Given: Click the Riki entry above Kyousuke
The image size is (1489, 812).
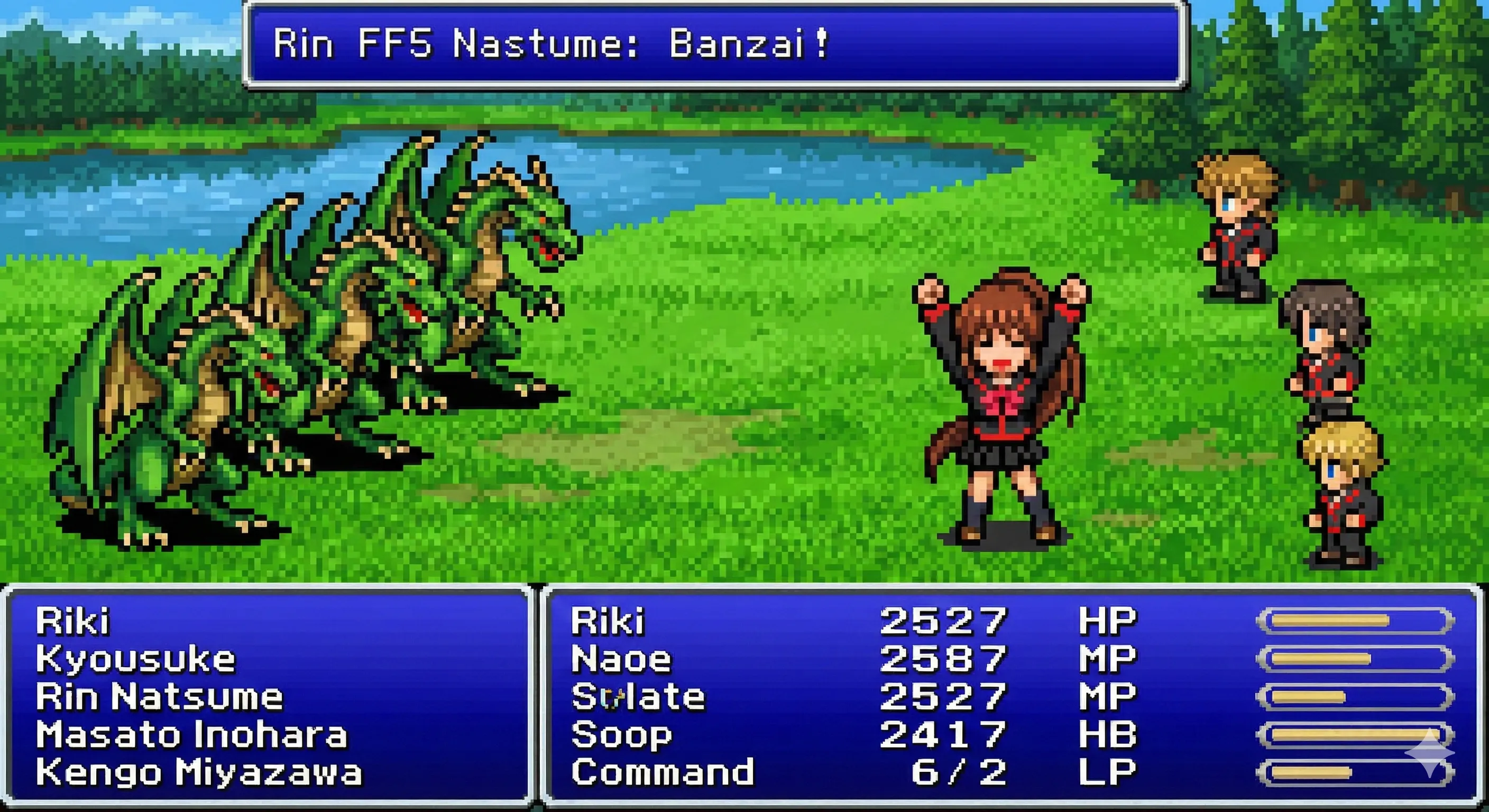Looking at the screenshot, I should (x=73, y=621).
